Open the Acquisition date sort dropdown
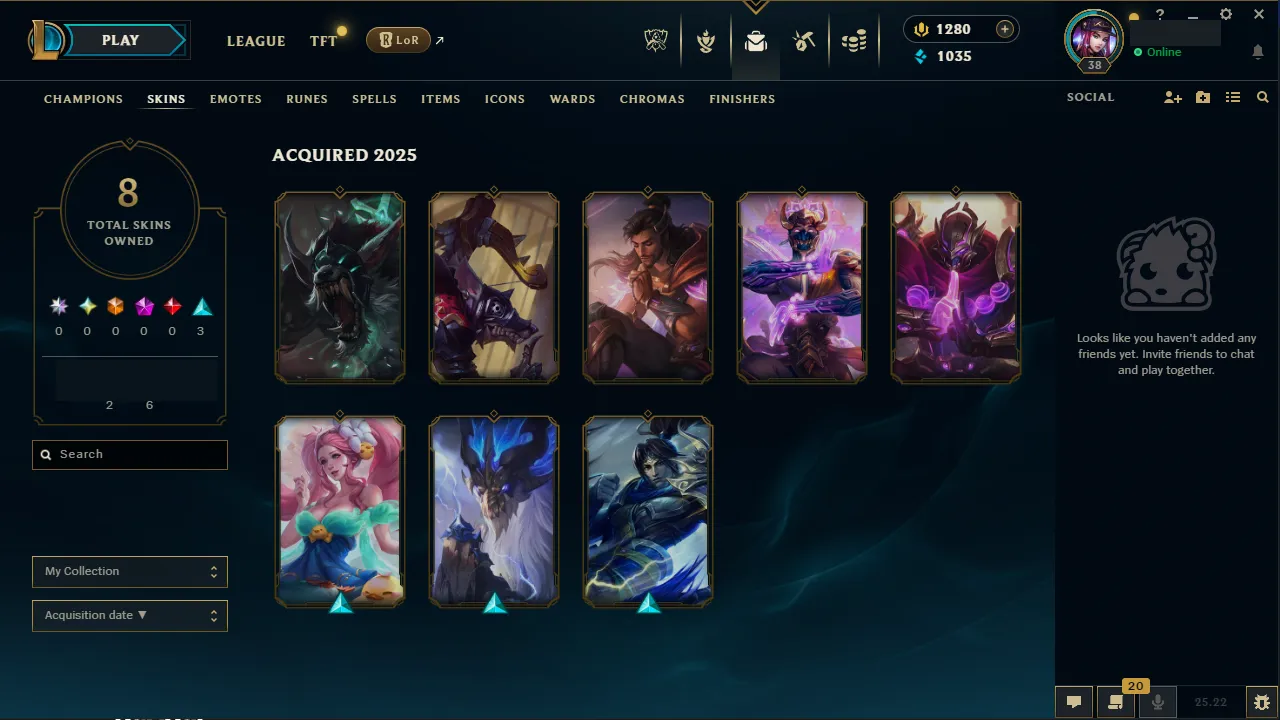 pos(129,615)
